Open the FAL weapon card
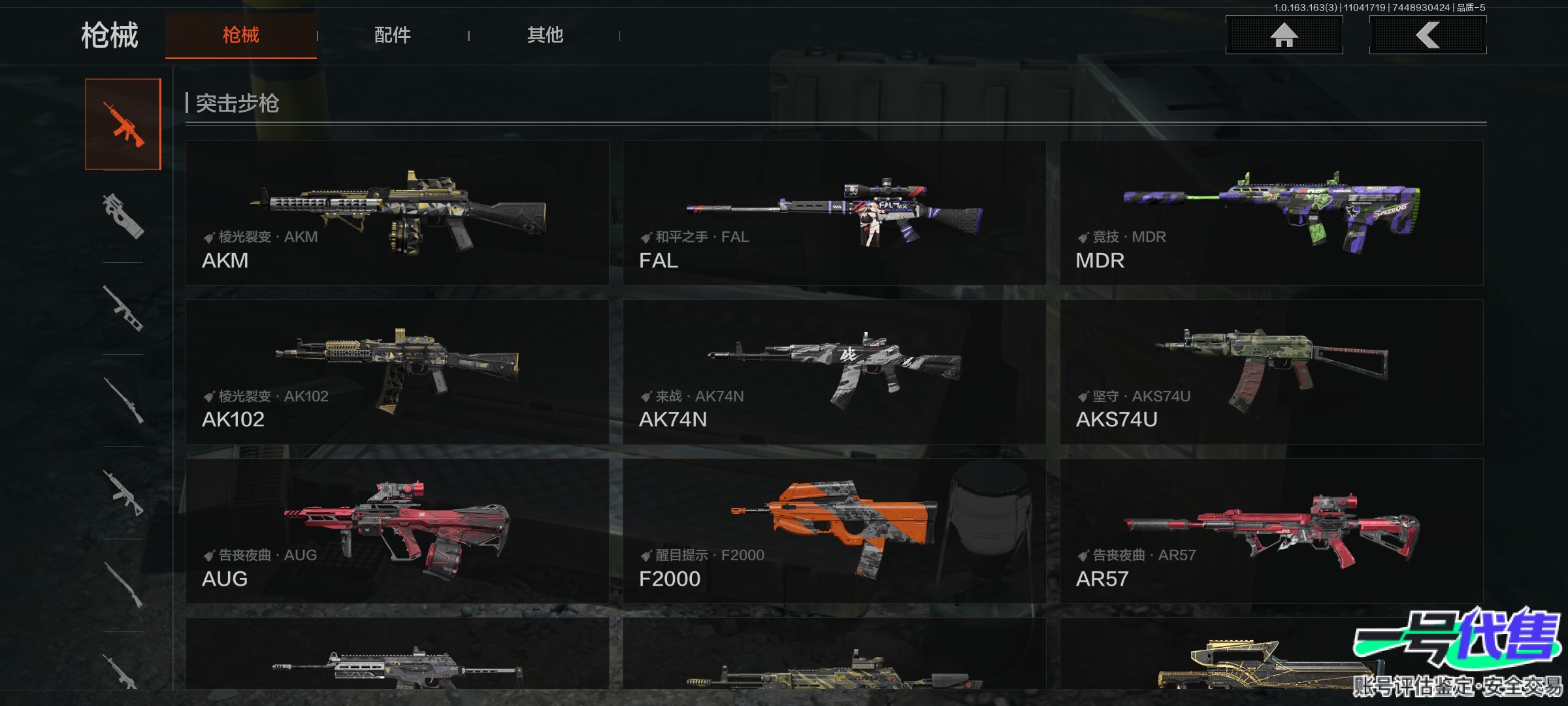Image resolution: width=1568 pixels, height=706 pixels. coord(834,212)
